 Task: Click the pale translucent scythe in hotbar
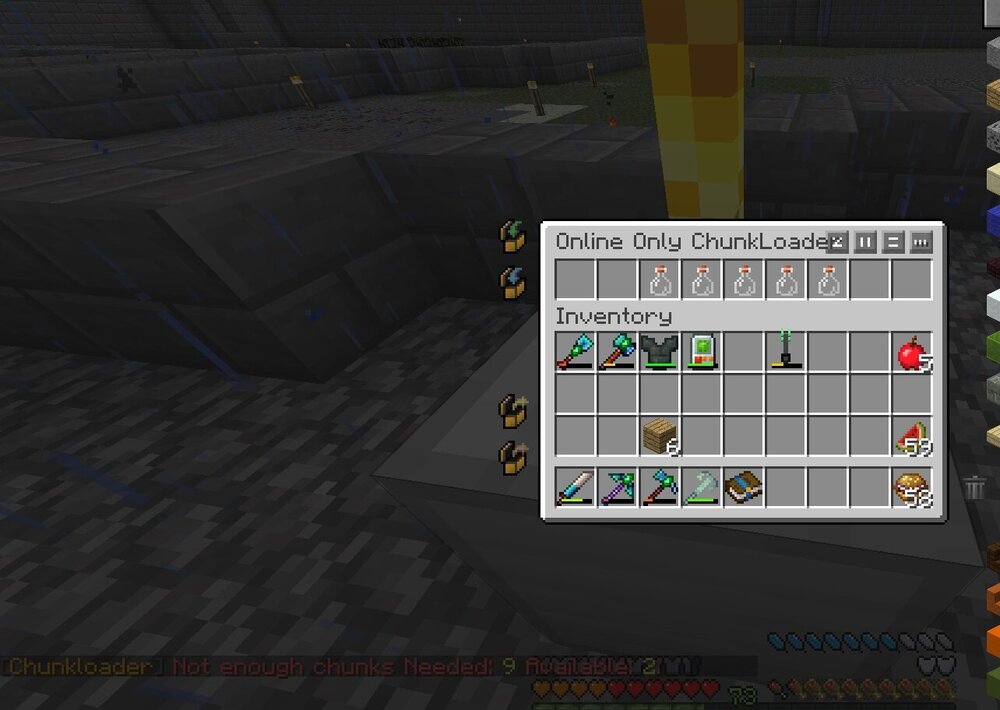coord(701,487)
